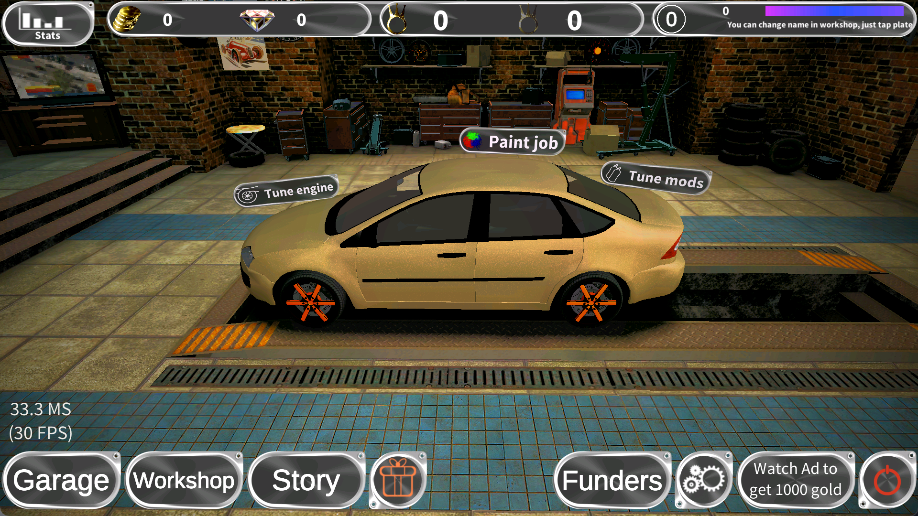Image resolution: width=918 pixels, height=516 pixels.
Task: Start Story mode
Action: pyautogui.click(x=306, y=481)
